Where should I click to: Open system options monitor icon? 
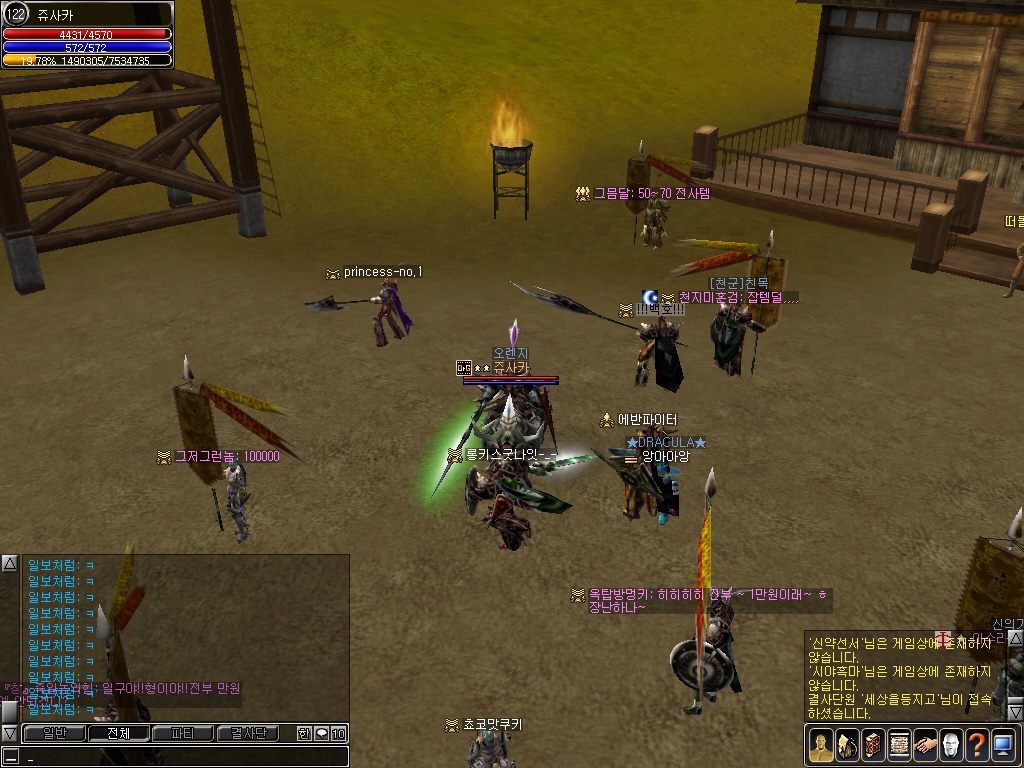pyautogui.click(x=1003, y=745)
